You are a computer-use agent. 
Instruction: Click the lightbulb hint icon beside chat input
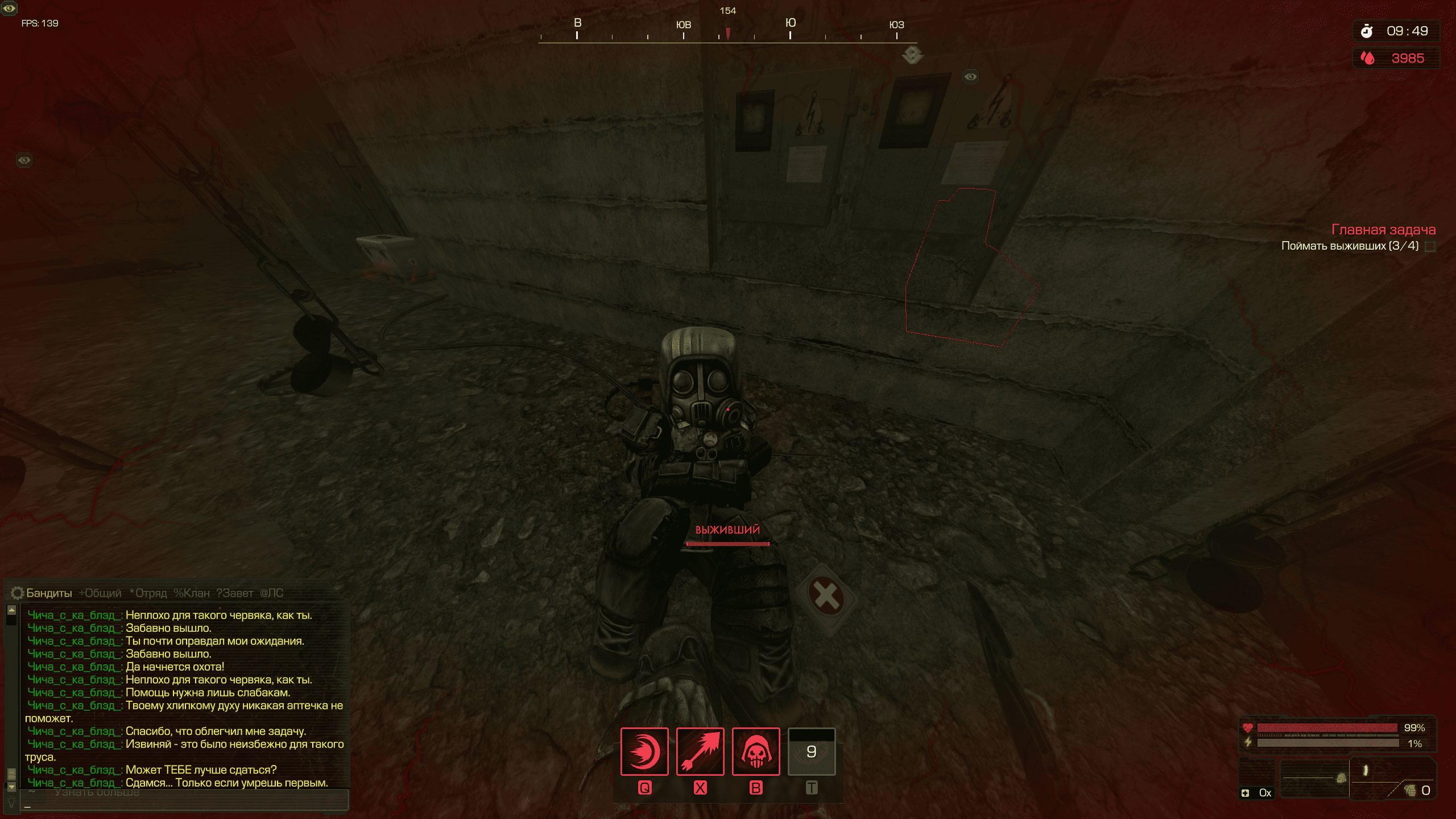pyautogui.click(x=11, y=801)
